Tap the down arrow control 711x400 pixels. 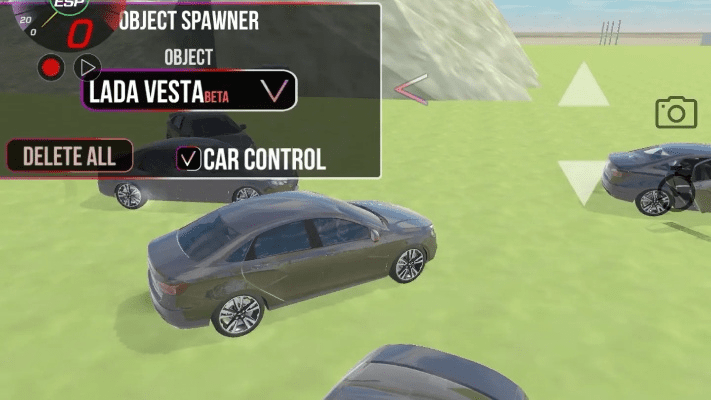click(x=583, y=180)
